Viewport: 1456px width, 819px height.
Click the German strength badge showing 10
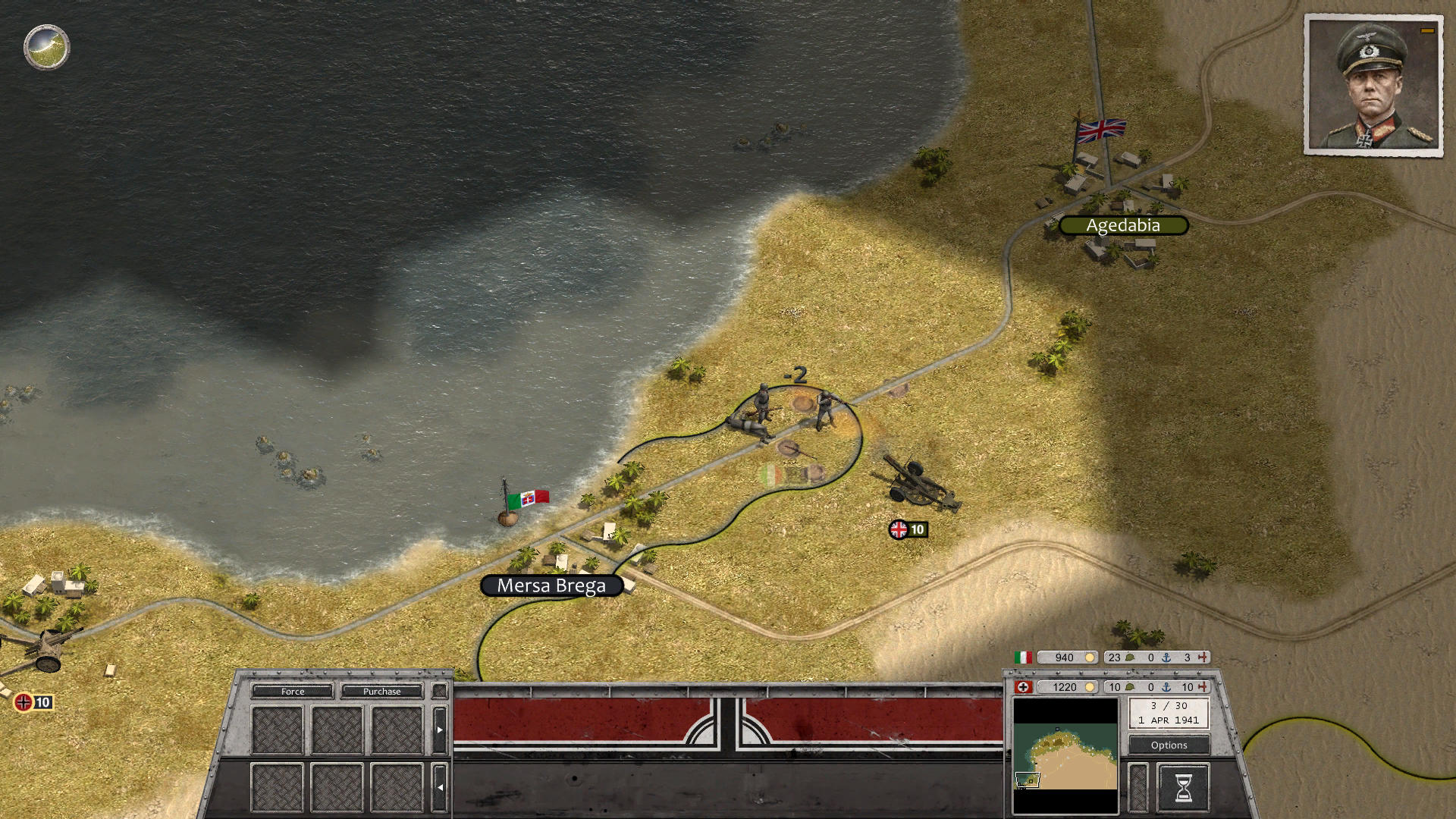32,701
